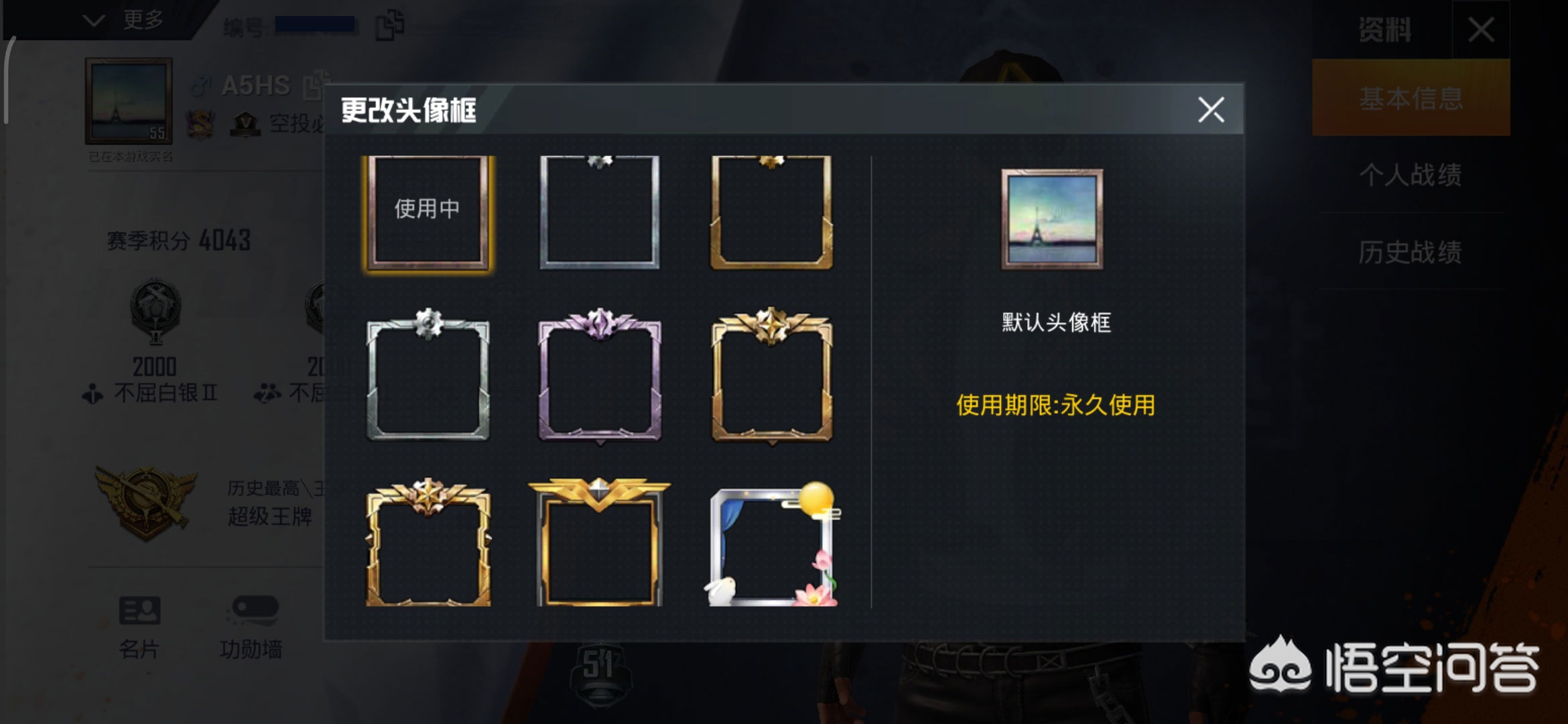
Task: Open the 个人战绩 tab
Action: click(x=1411, y=175)
